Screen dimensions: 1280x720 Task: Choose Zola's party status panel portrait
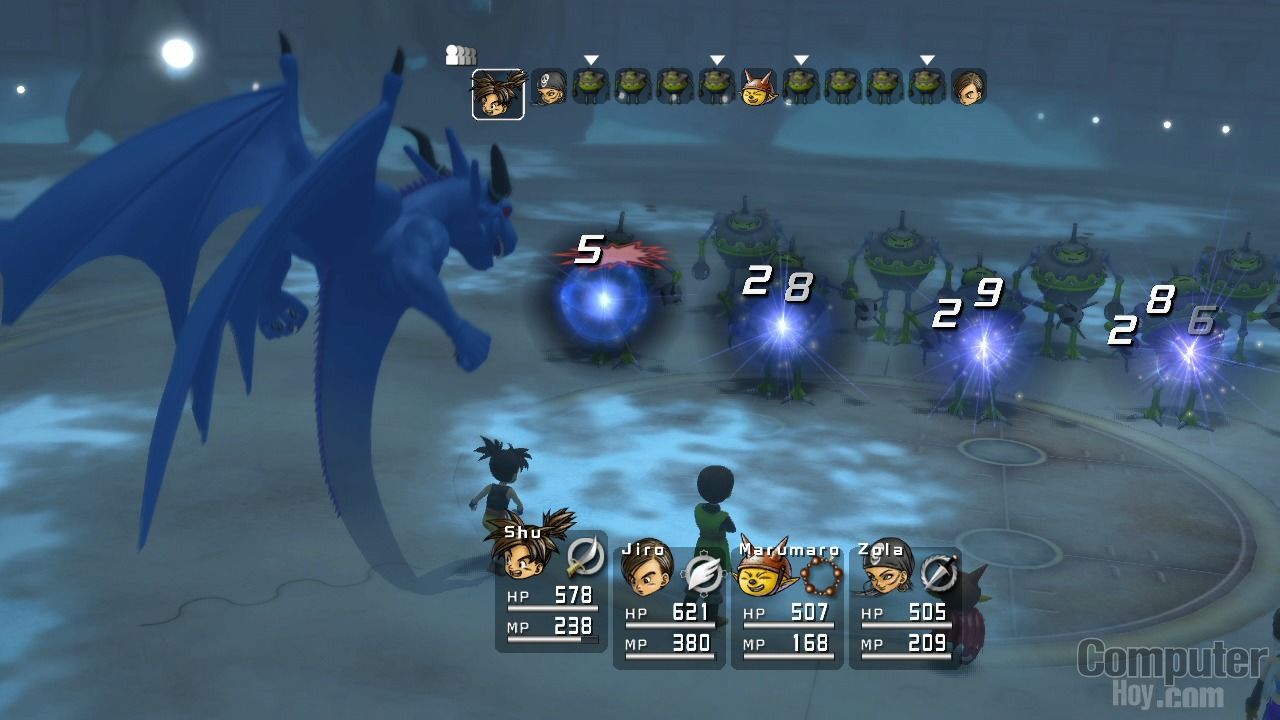pos(882,573)
